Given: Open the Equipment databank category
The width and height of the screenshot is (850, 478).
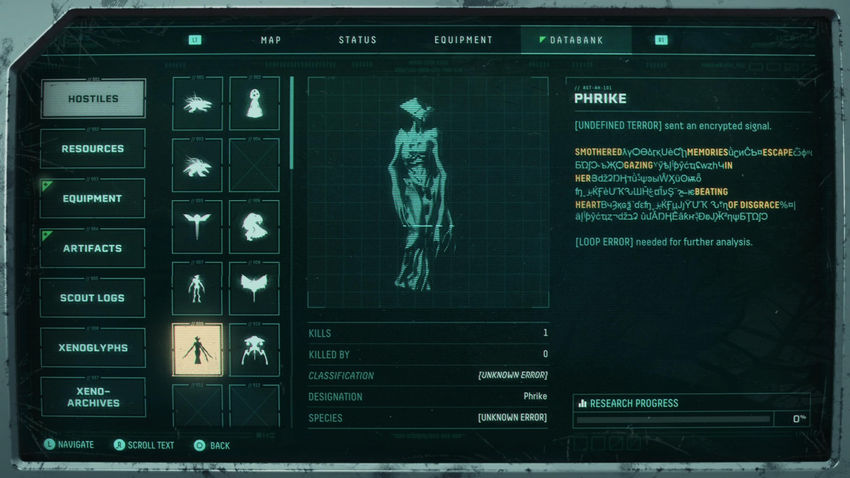Looking at the screenshot, I should 93,199.
